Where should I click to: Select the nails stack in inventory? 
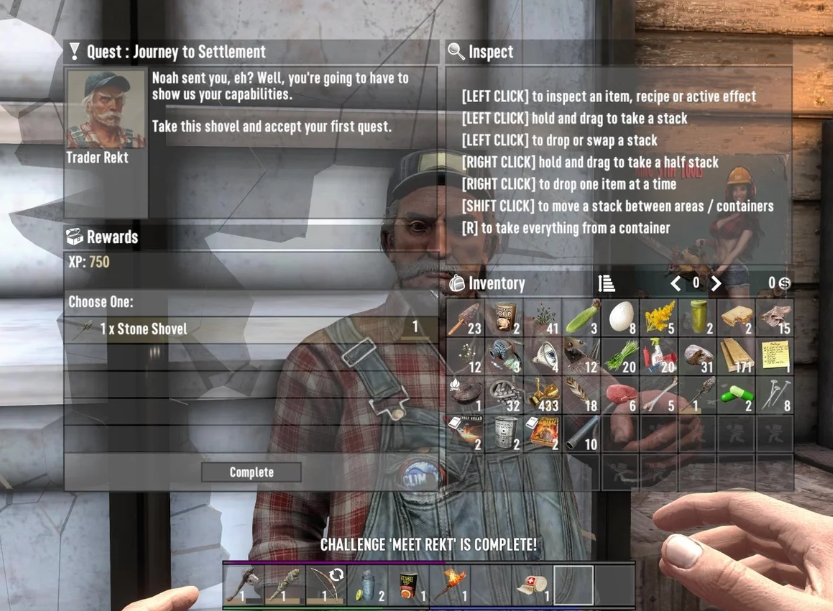click(x=775, y=396)
